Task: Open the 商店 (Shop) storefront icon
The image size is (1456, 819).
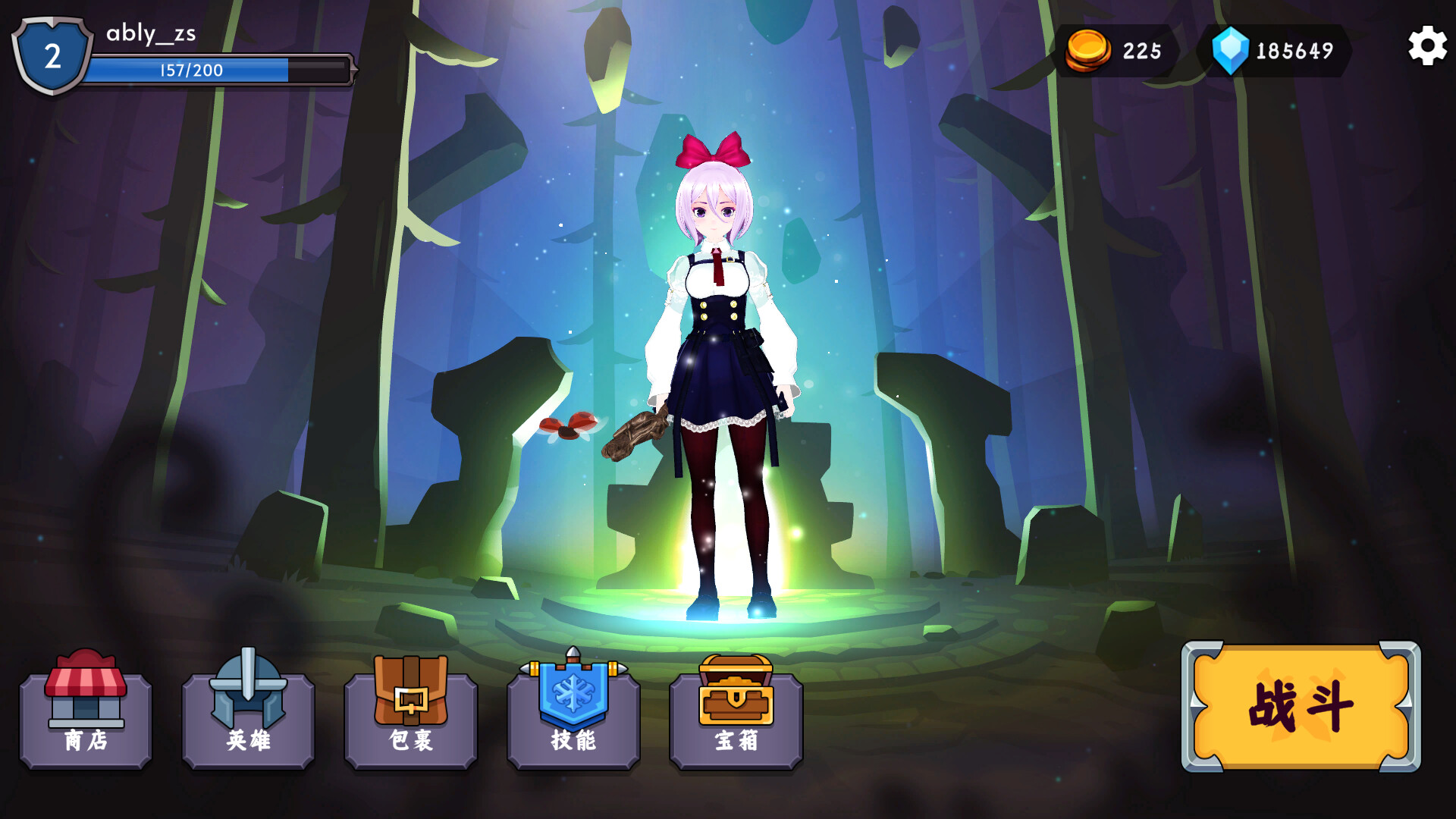Action: tap(85, 686)
